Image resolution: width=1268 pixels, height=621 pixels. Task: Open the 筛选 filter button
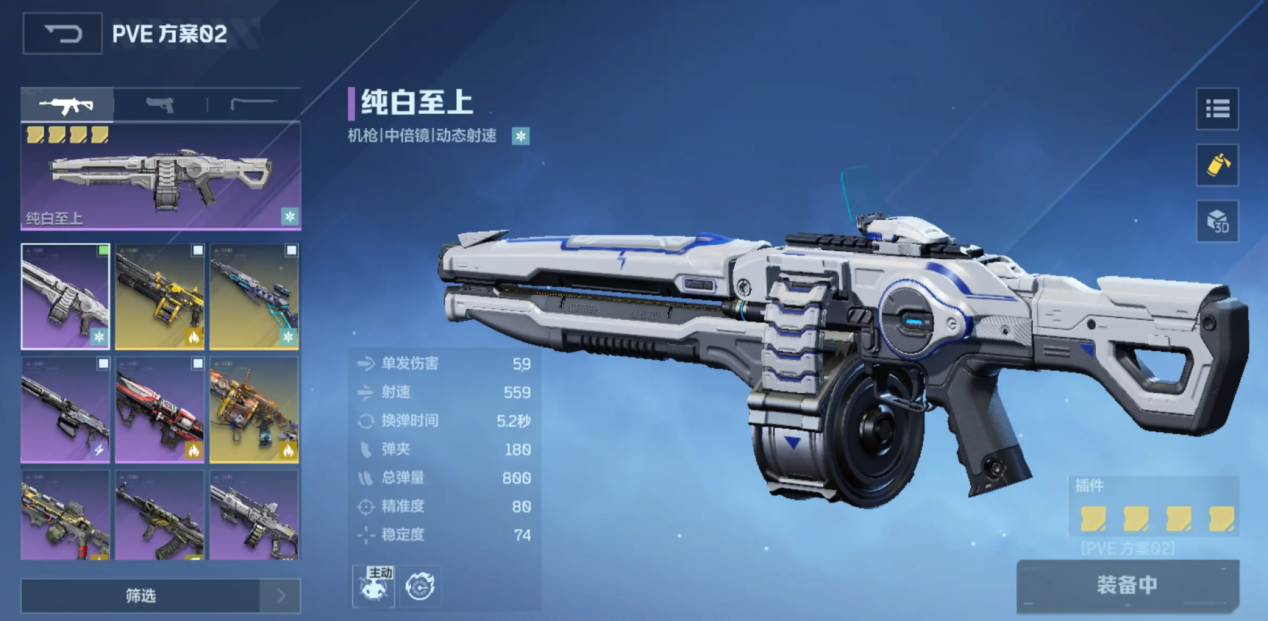pos(141,596)
